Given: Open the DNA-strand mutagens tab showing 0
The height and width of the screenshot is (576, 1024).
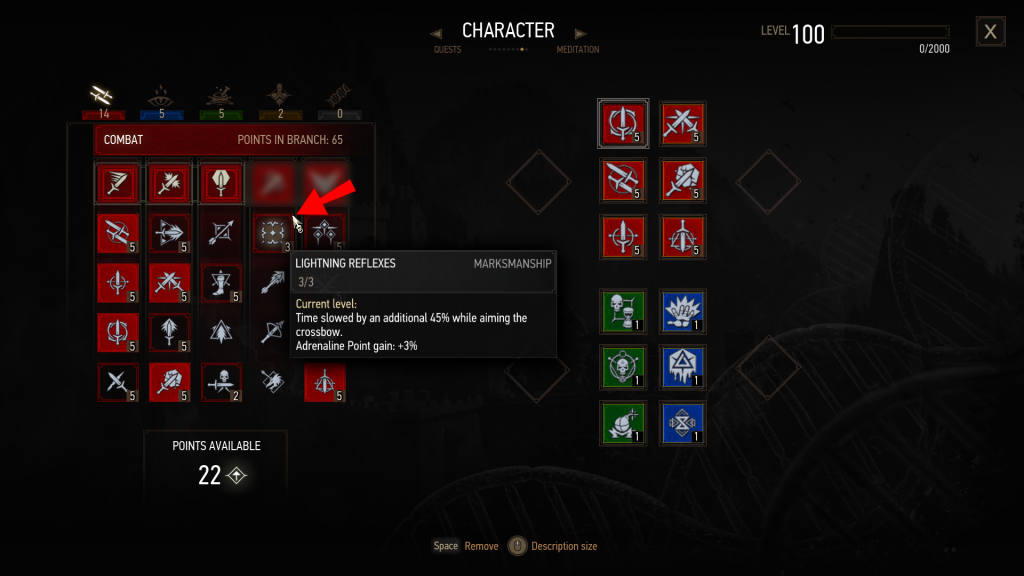Looking at the screenshot, I should point(340,96).
